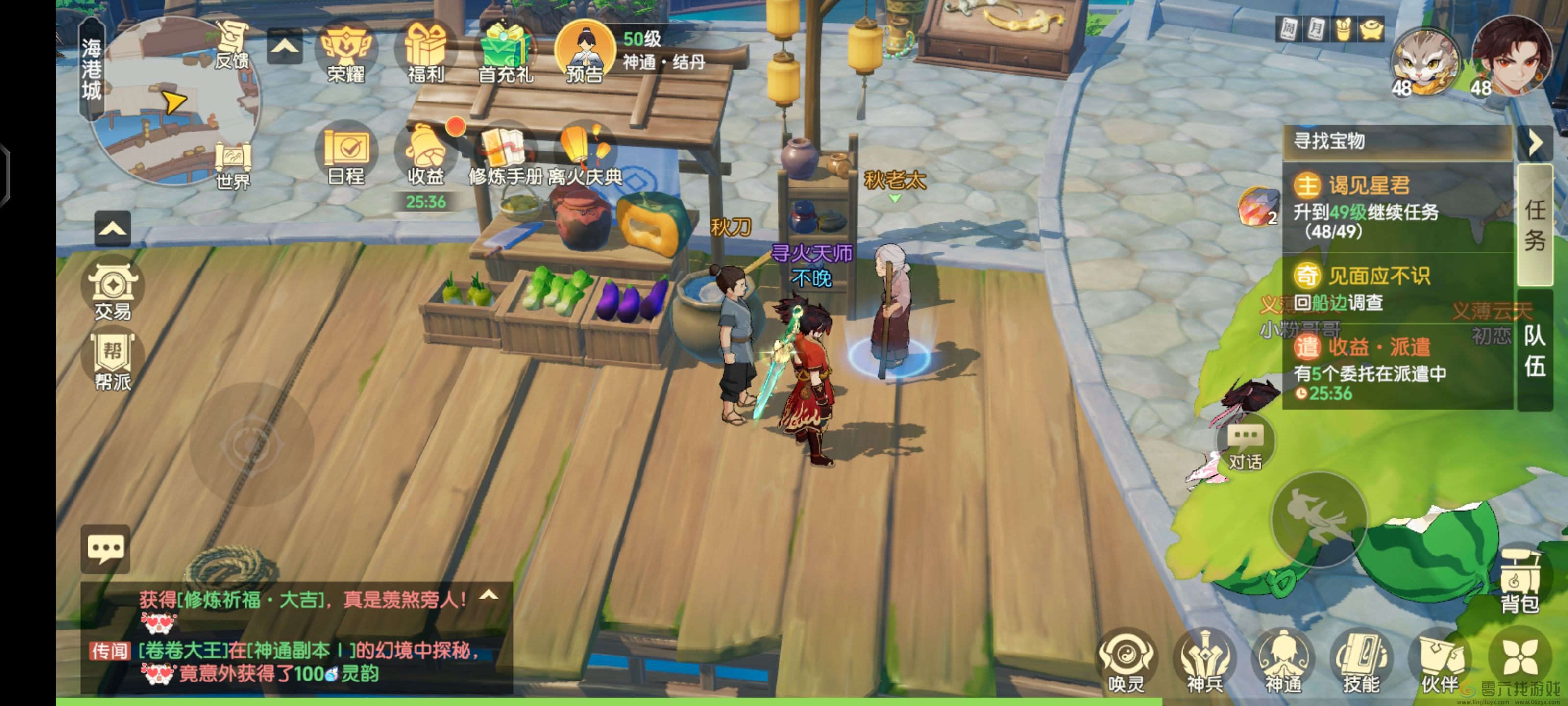
Task: Open the 交易 trade menu
Action: tap(113, 289)
